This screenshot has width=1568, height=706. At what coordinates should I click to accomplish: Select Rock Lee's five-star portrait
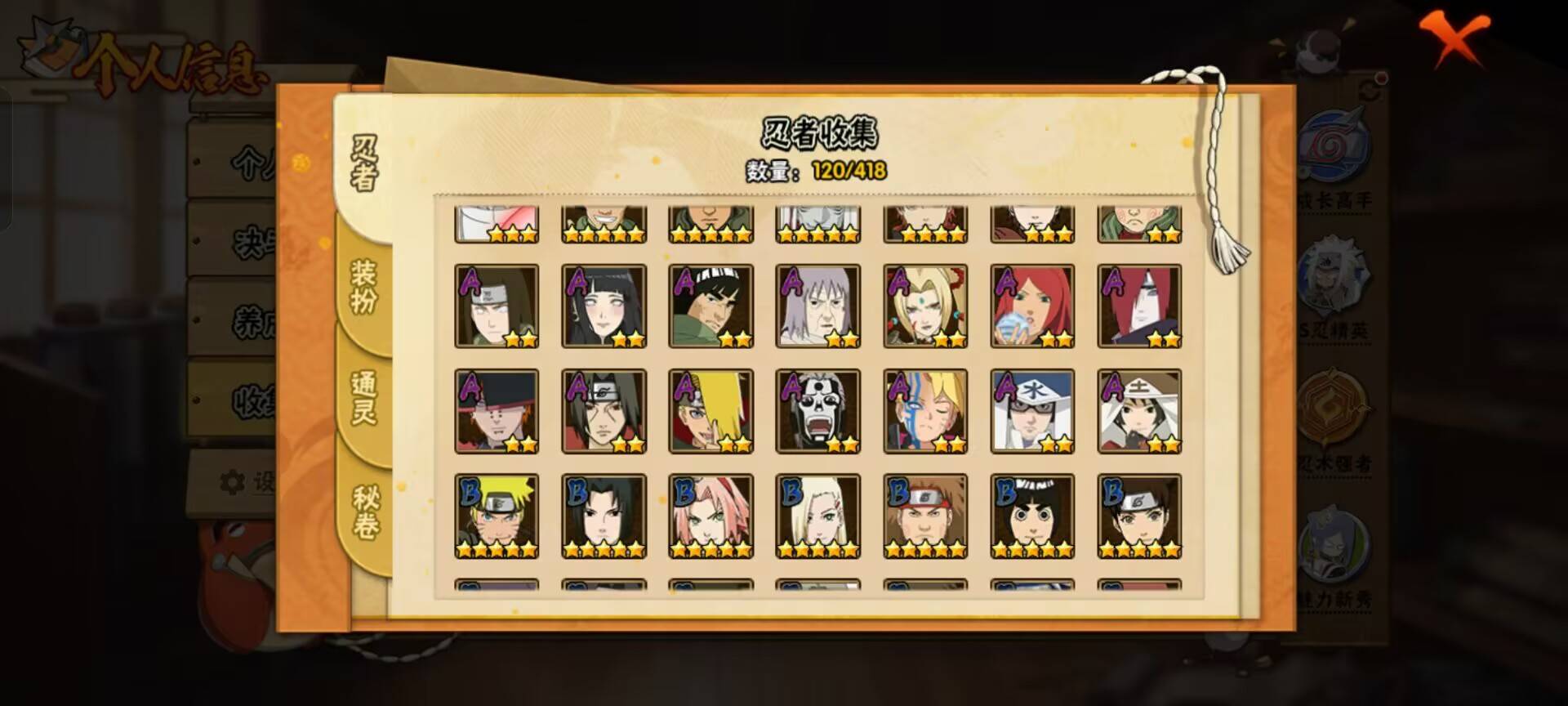(x=1032, y=515)
